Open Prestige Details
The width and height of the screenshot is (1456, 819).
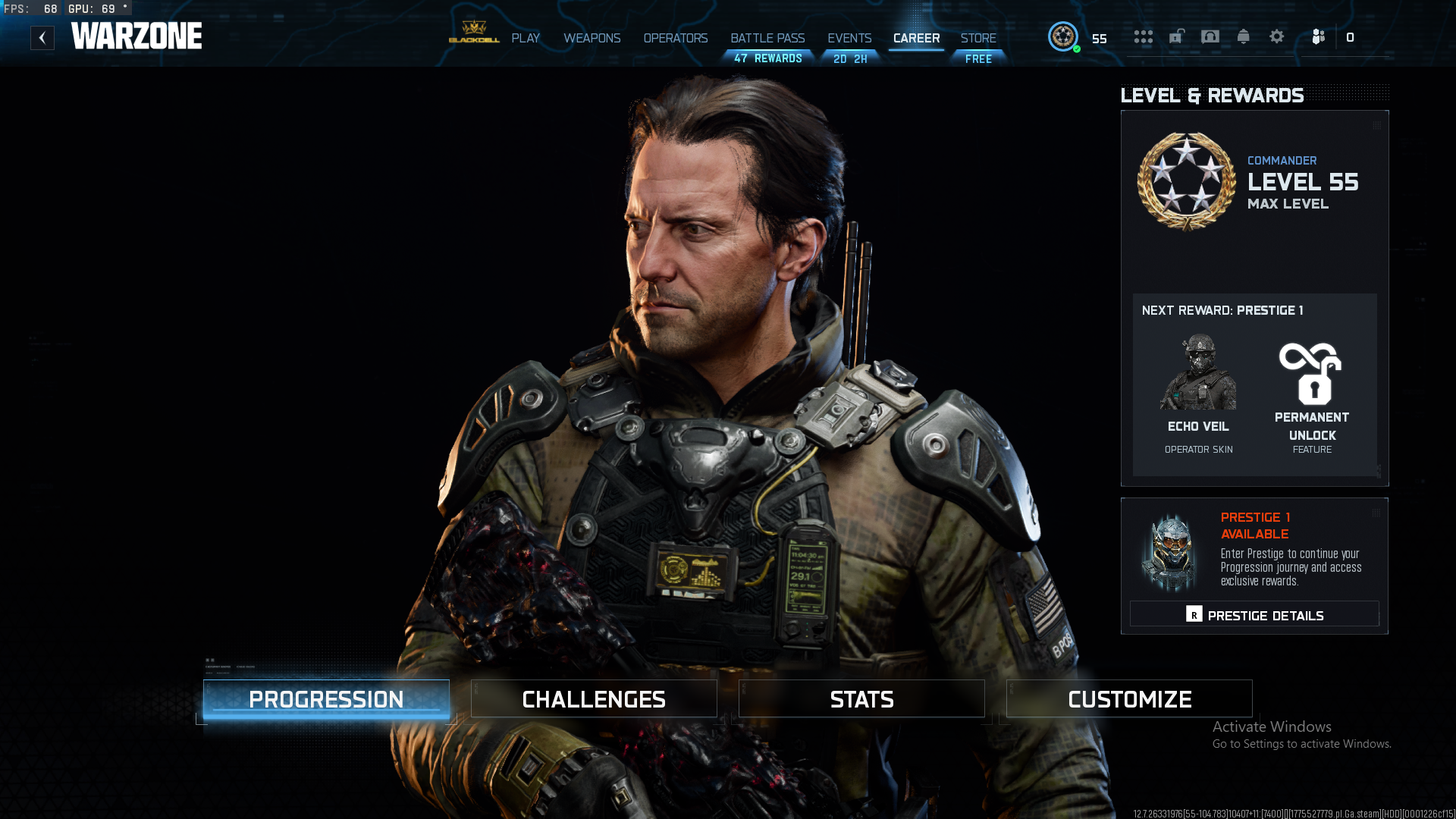(1254, 615)
